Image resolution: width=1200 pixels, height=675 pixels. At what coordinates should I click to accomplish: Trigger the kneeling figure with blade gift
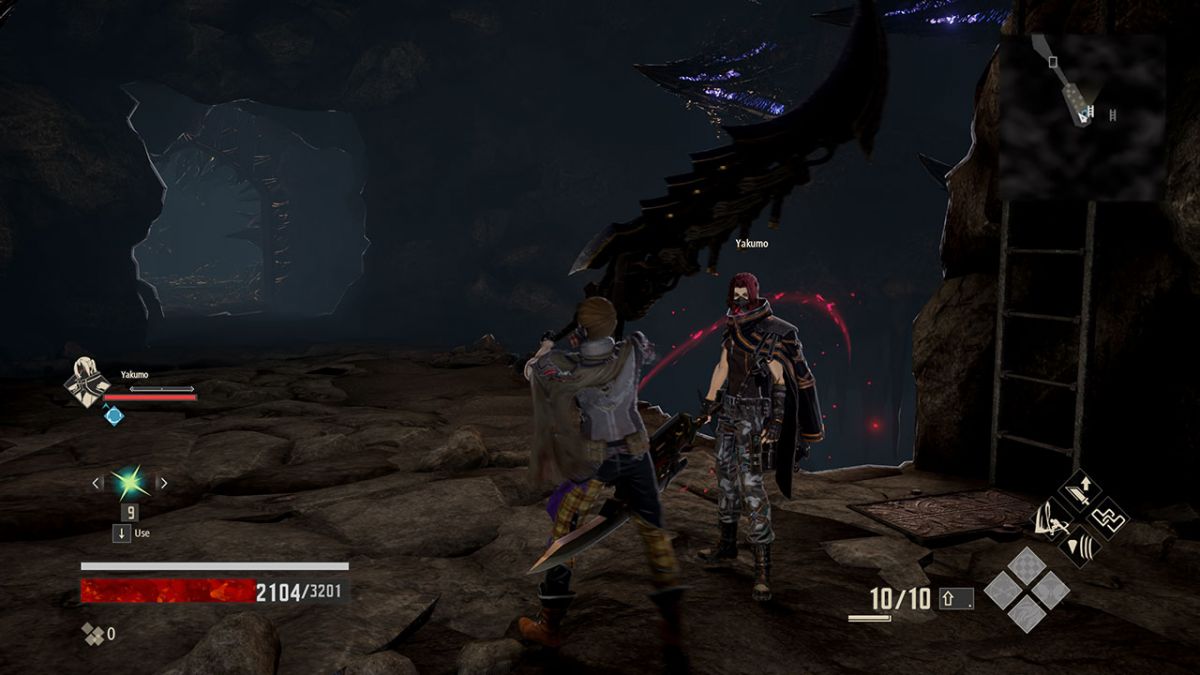coord(1053,519)
